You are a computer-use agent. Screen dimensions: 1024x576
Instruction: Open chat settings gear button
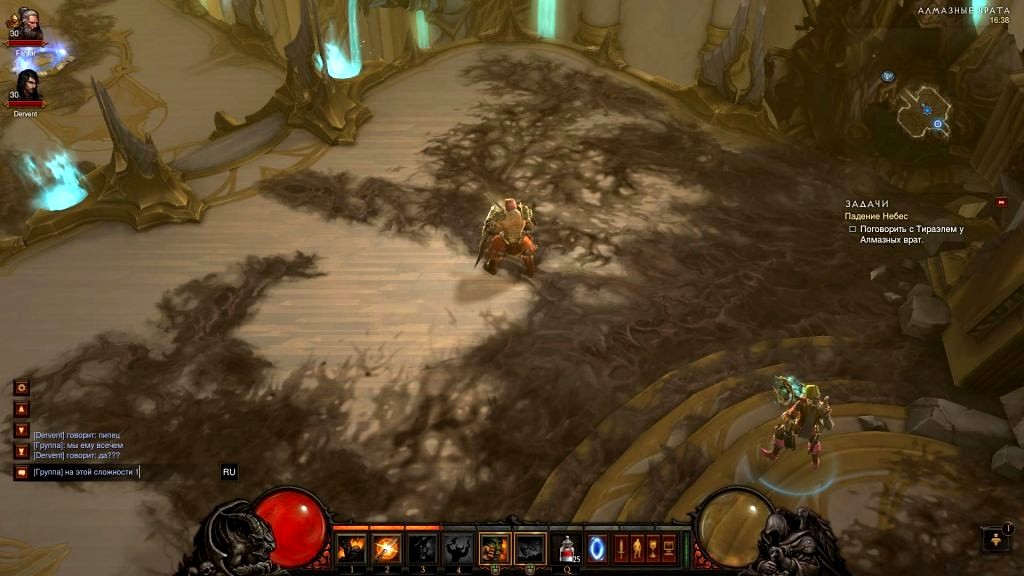[x=21, y=387]
